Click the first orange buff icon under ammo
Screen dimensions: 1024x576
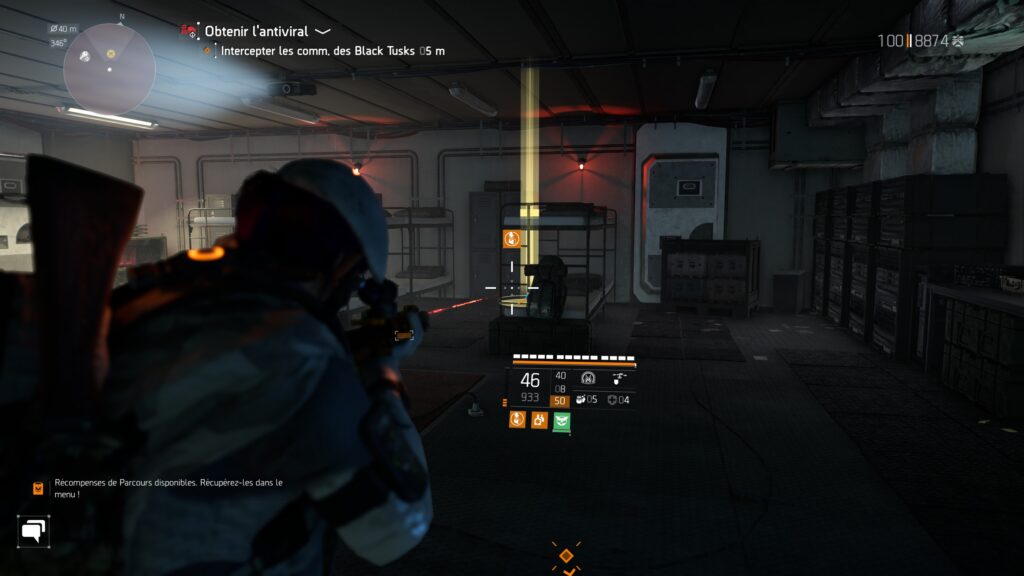pyautogui.click(x=517, y=421)
